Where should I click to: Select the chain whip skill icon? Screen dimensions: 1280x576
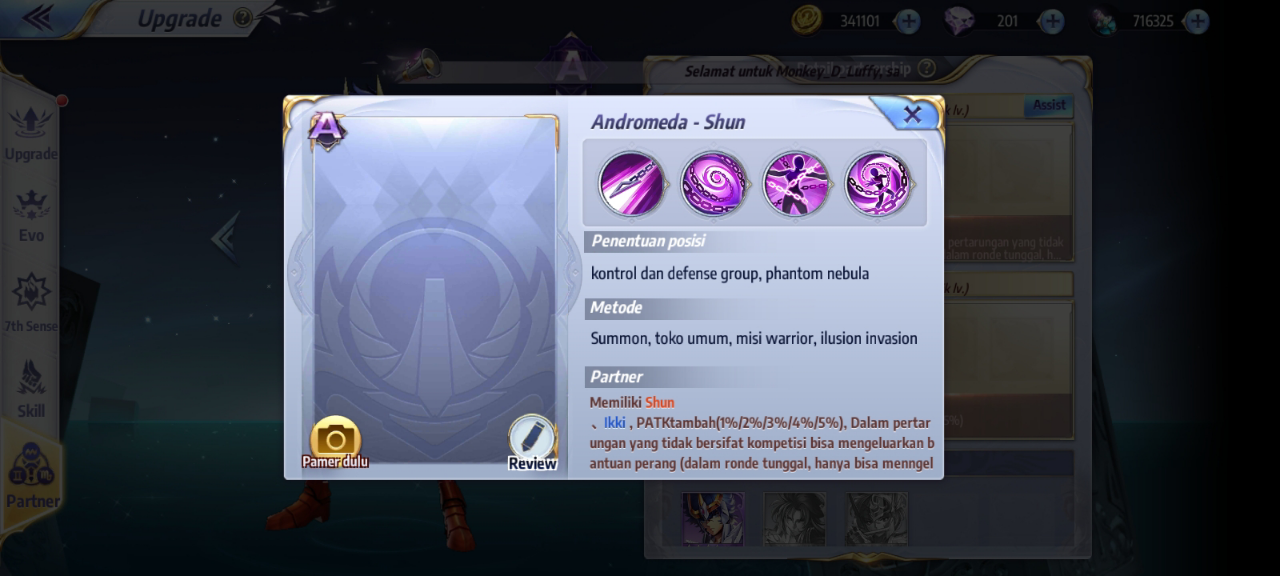point(632,184)
